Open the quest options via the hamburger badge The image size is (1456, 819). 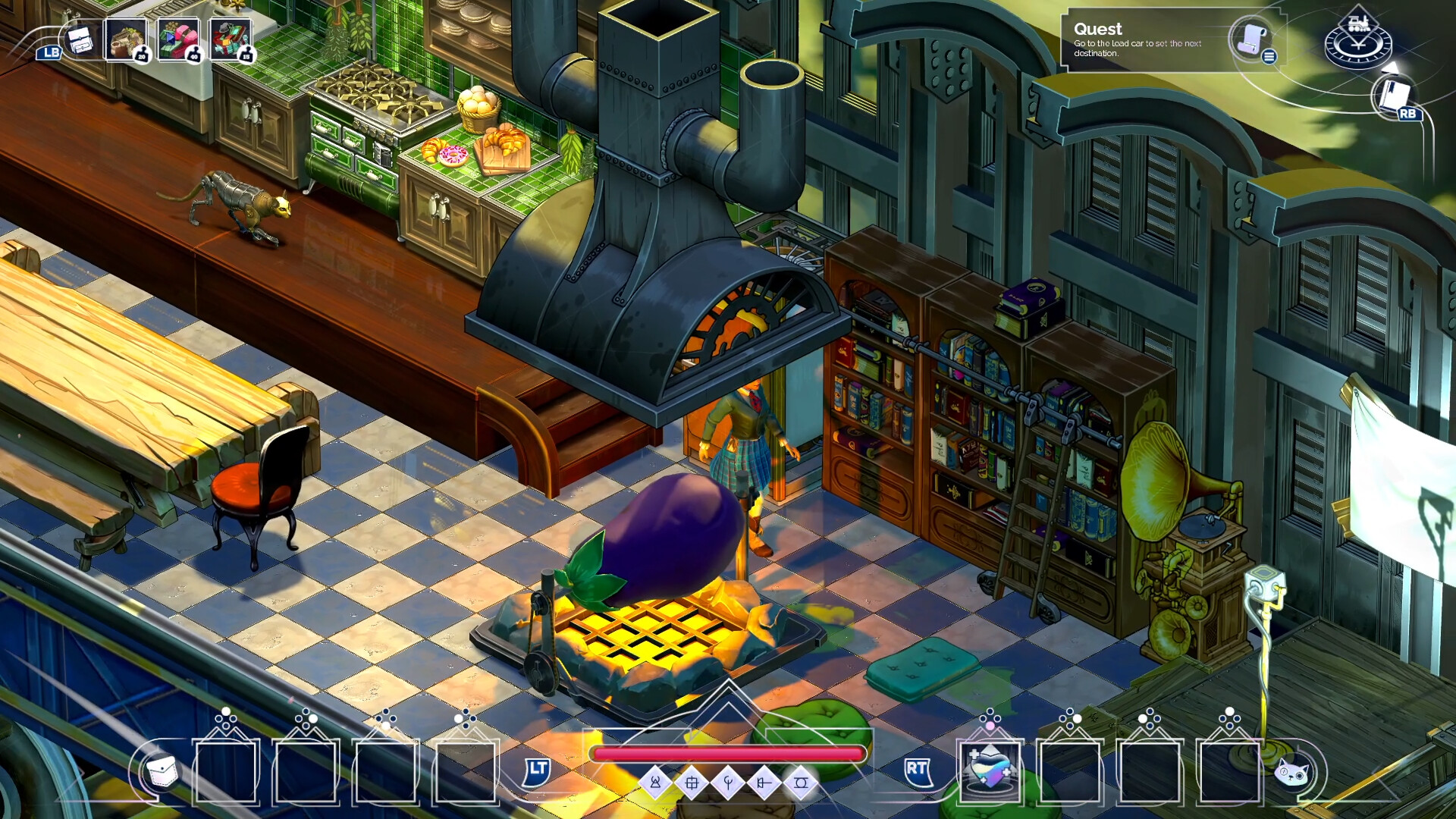pos(1269,57)
